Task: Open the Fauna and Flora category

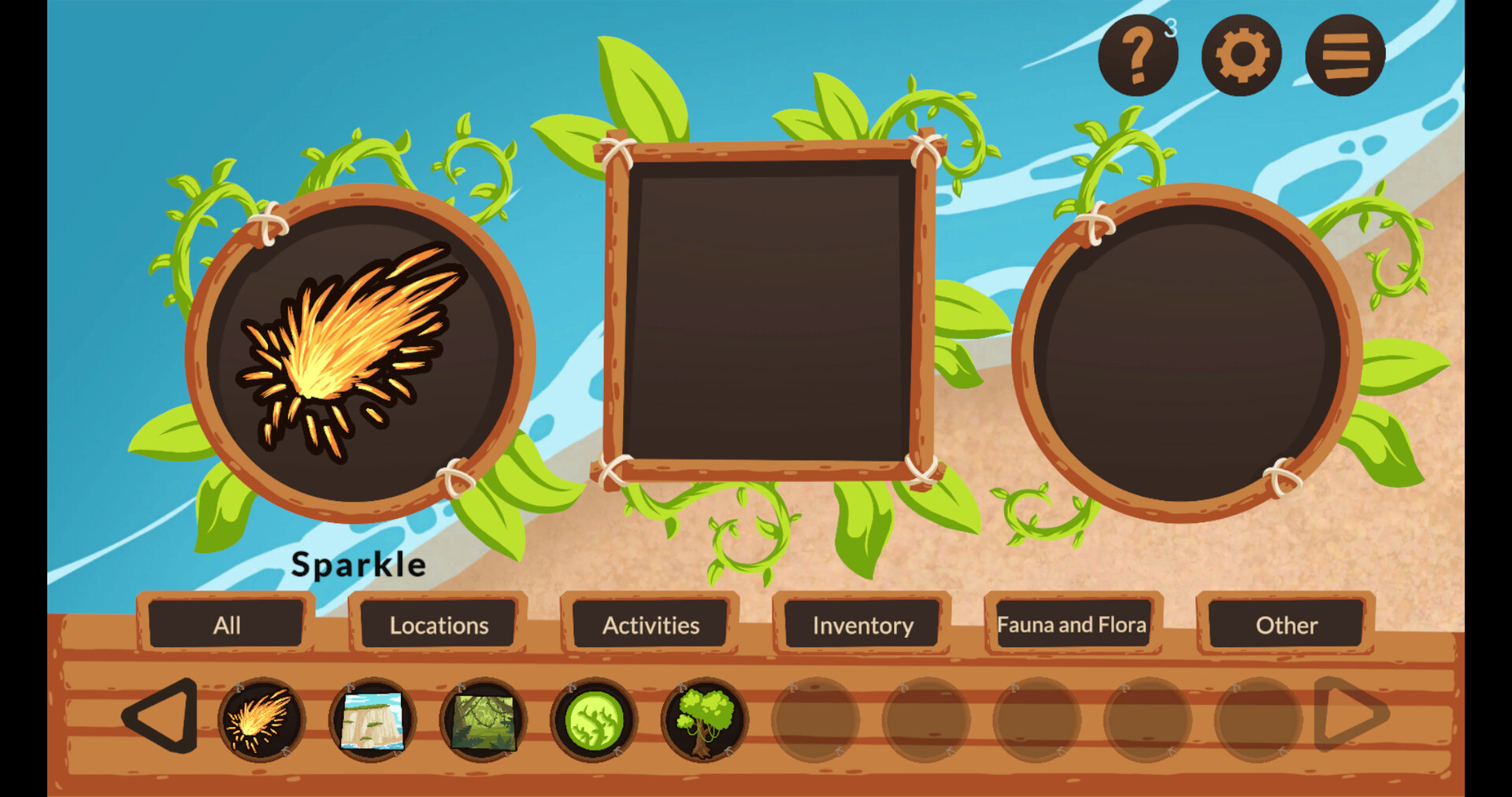Action: click(x=1073, y=625)
